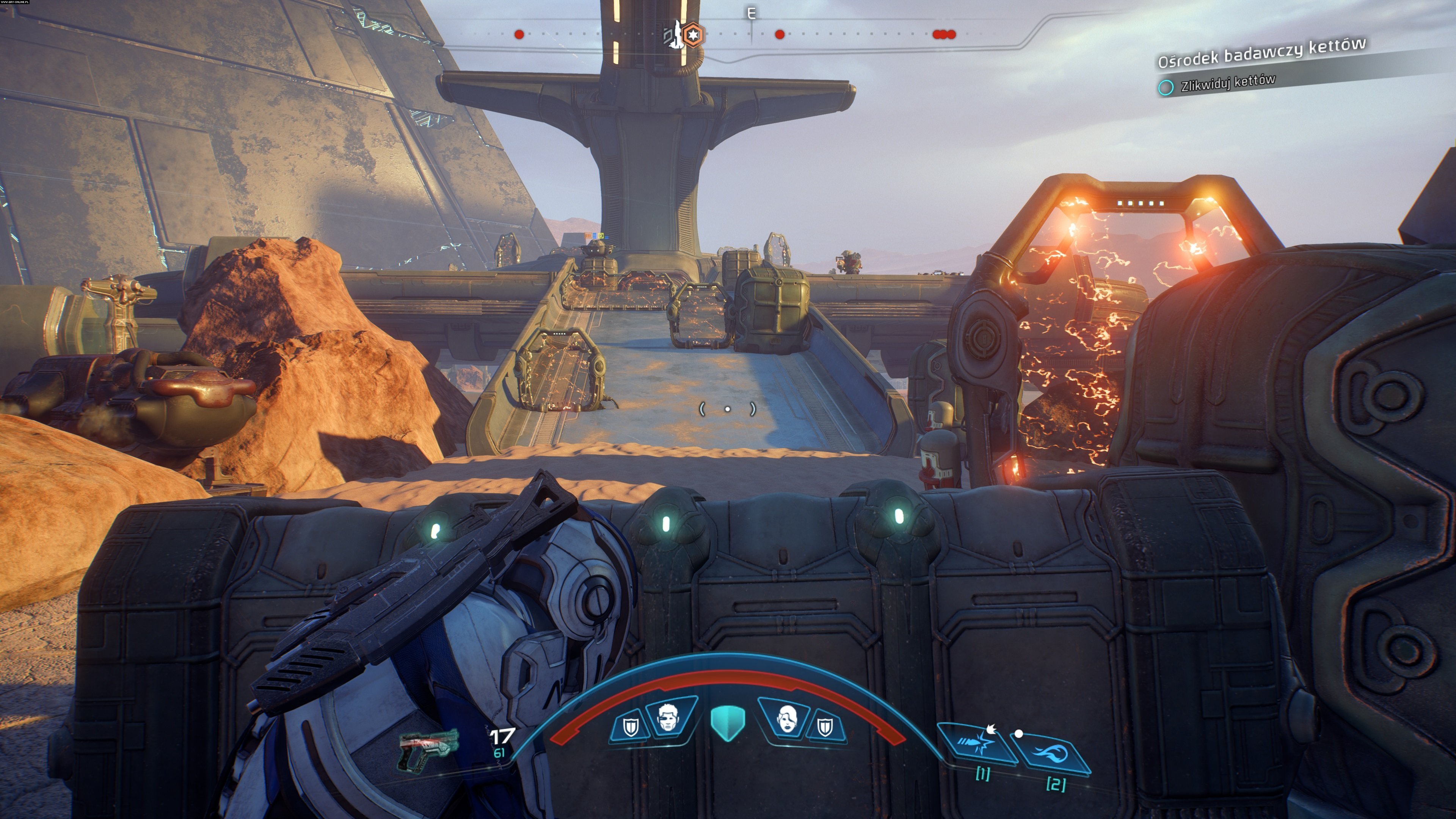This screenshot has height=819, width=1456.
Task: Select the Zlikwiduj kettów objective entry
Action: [1227, 84]
